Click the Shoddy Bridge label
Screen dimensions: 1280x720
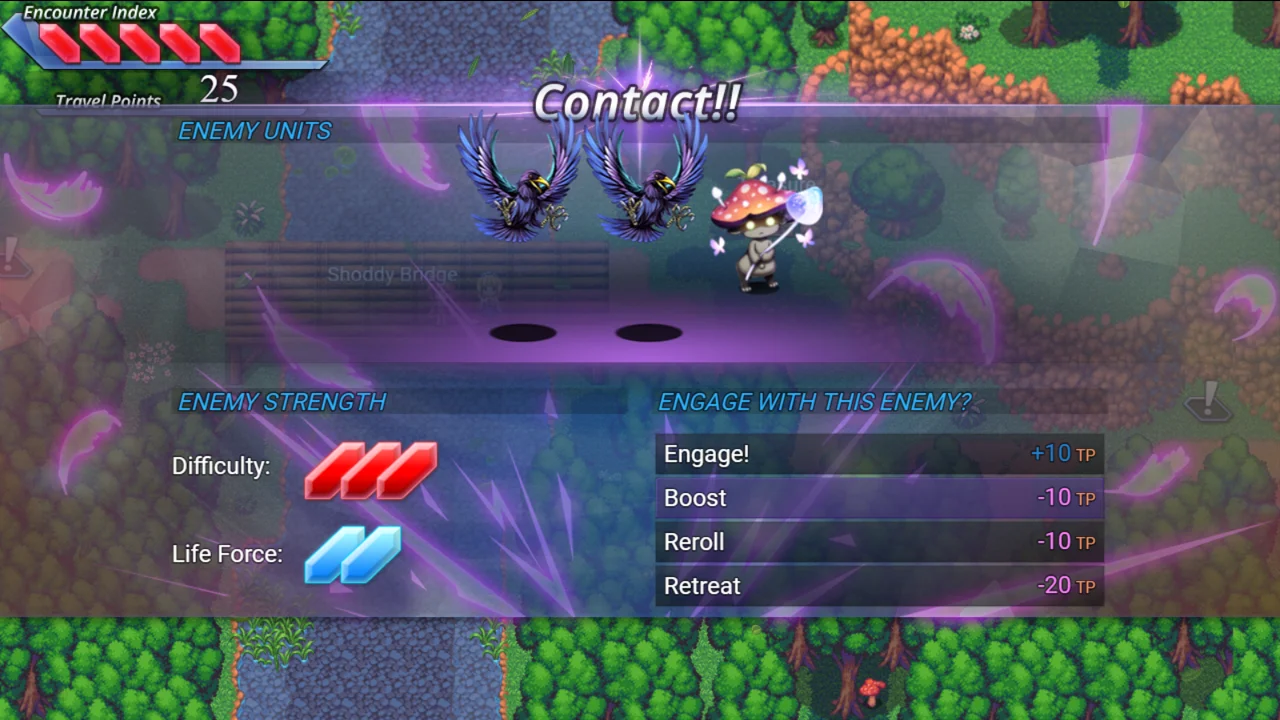(x=392, y=274)
